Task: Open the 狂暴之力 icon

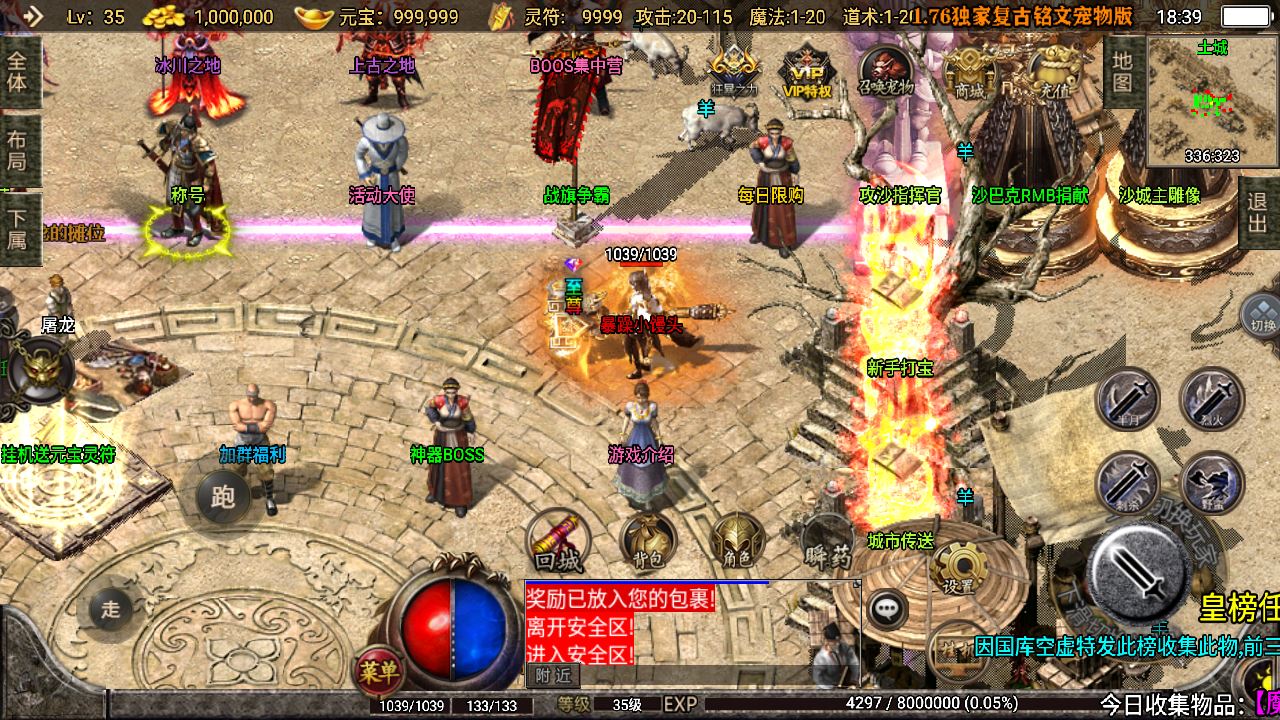Action: [x=733, y=70]
